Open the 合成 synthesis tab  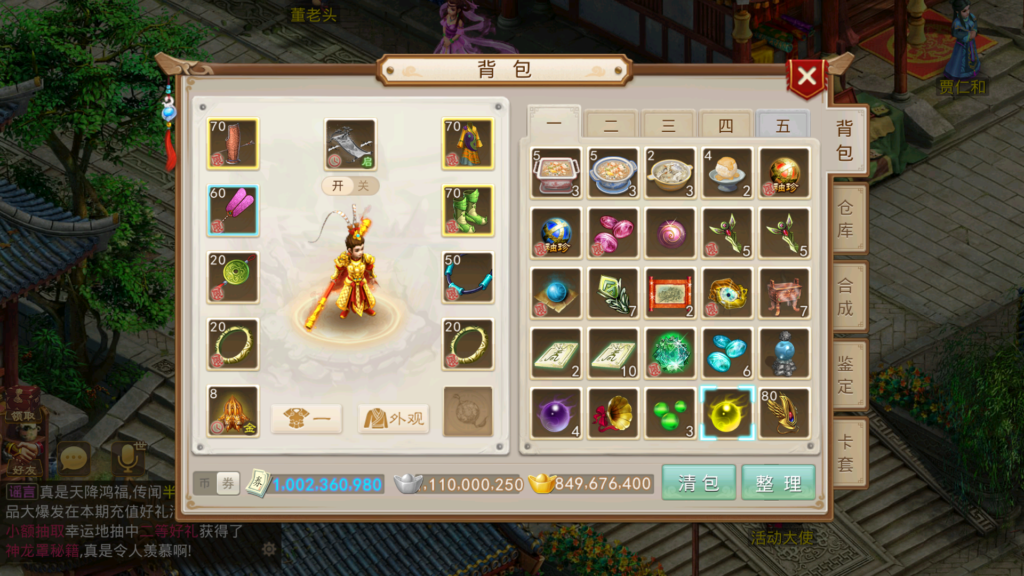coord(845,297)
